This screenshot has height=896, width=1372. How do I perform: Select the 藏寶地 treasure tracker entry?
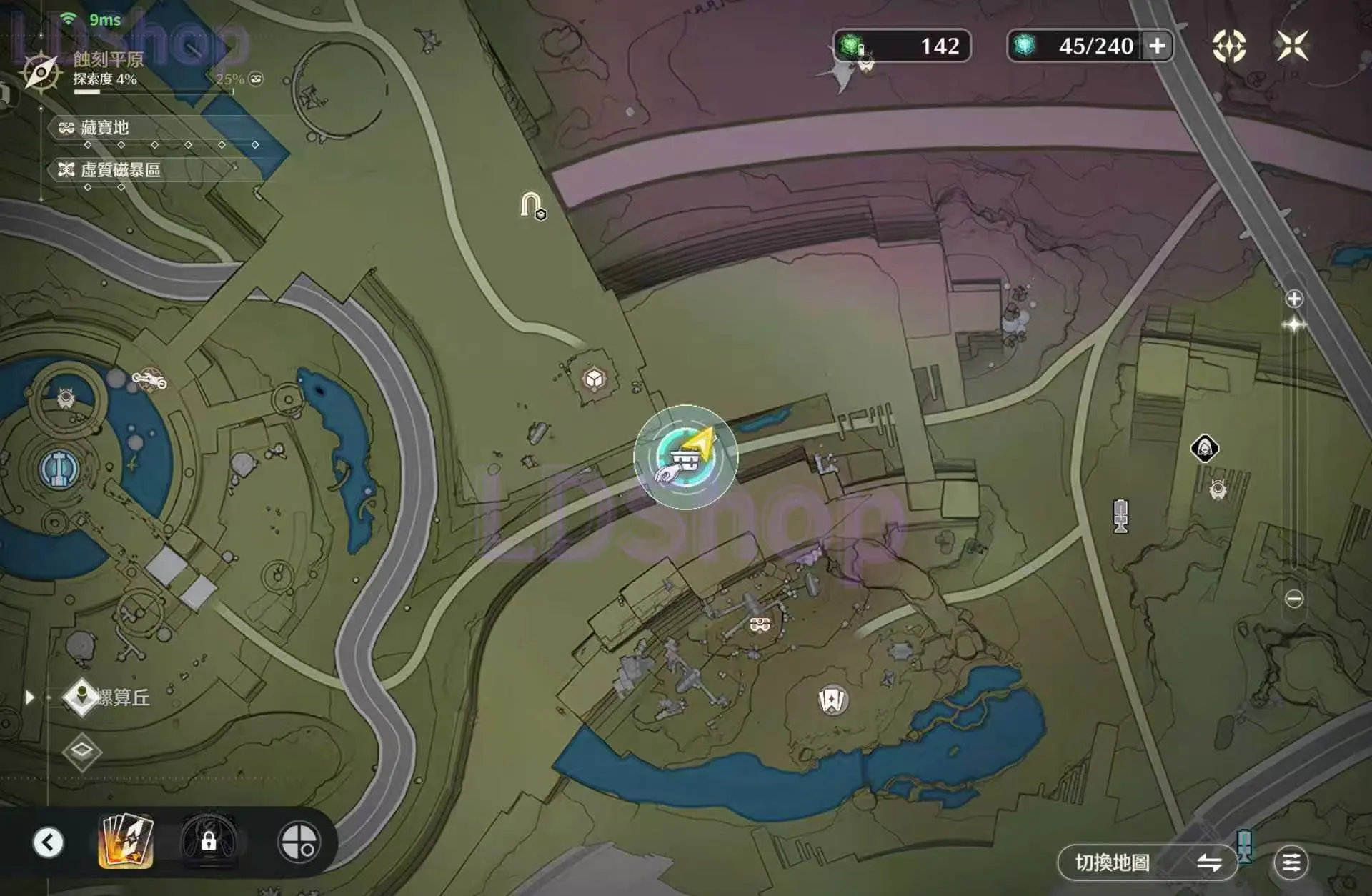click(104, 128)
